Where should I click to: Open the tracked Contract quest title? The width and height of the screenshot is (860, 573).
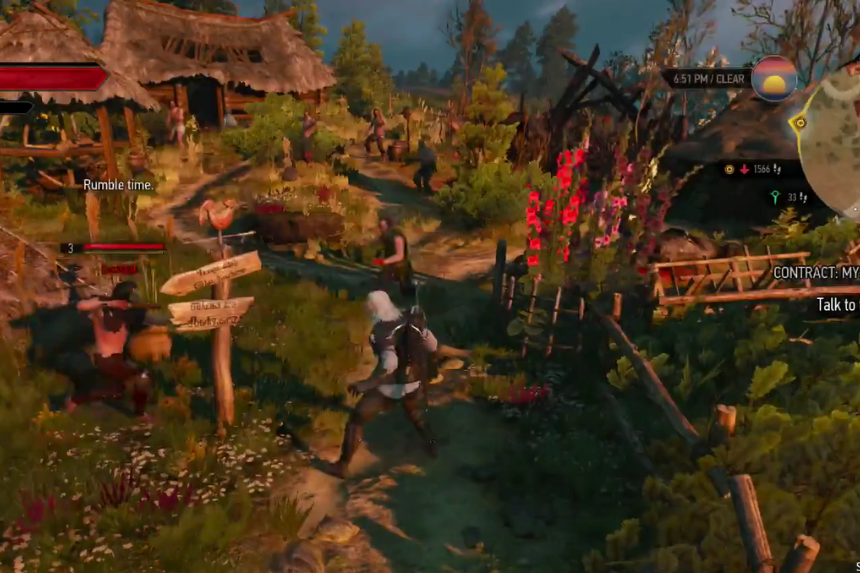[x=816, y=272]
